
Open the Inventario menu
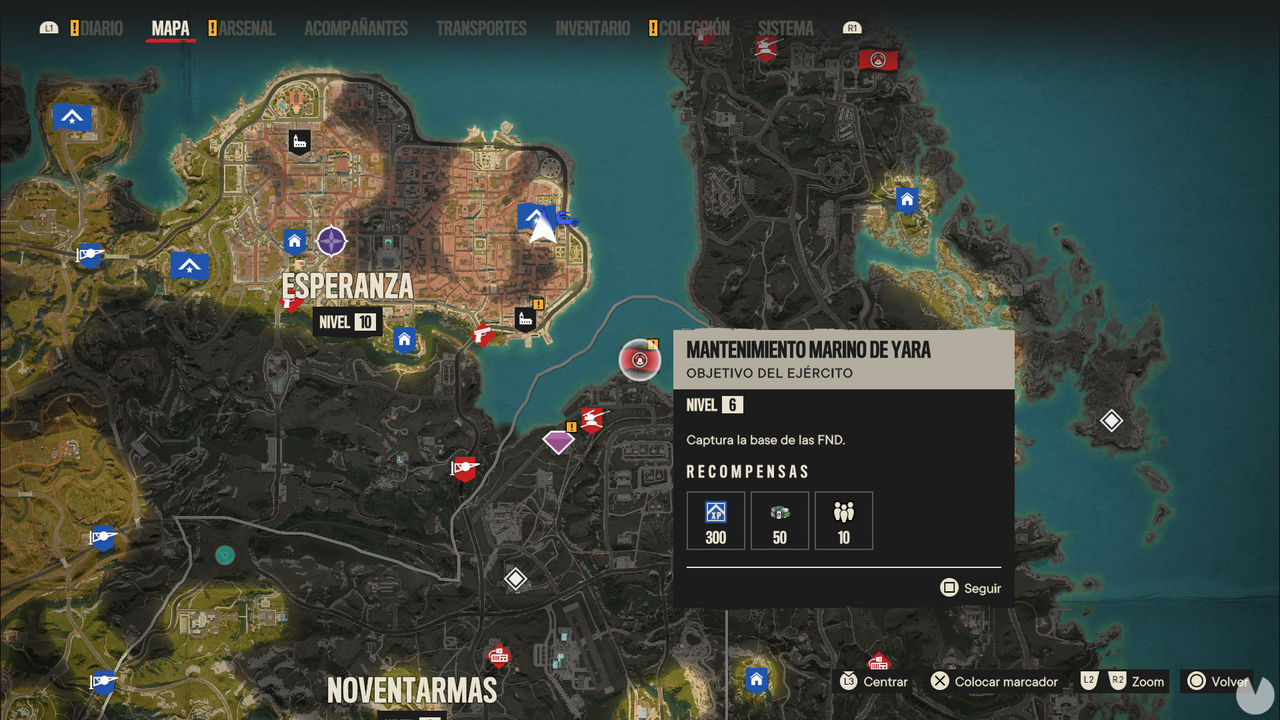(592, 28)
